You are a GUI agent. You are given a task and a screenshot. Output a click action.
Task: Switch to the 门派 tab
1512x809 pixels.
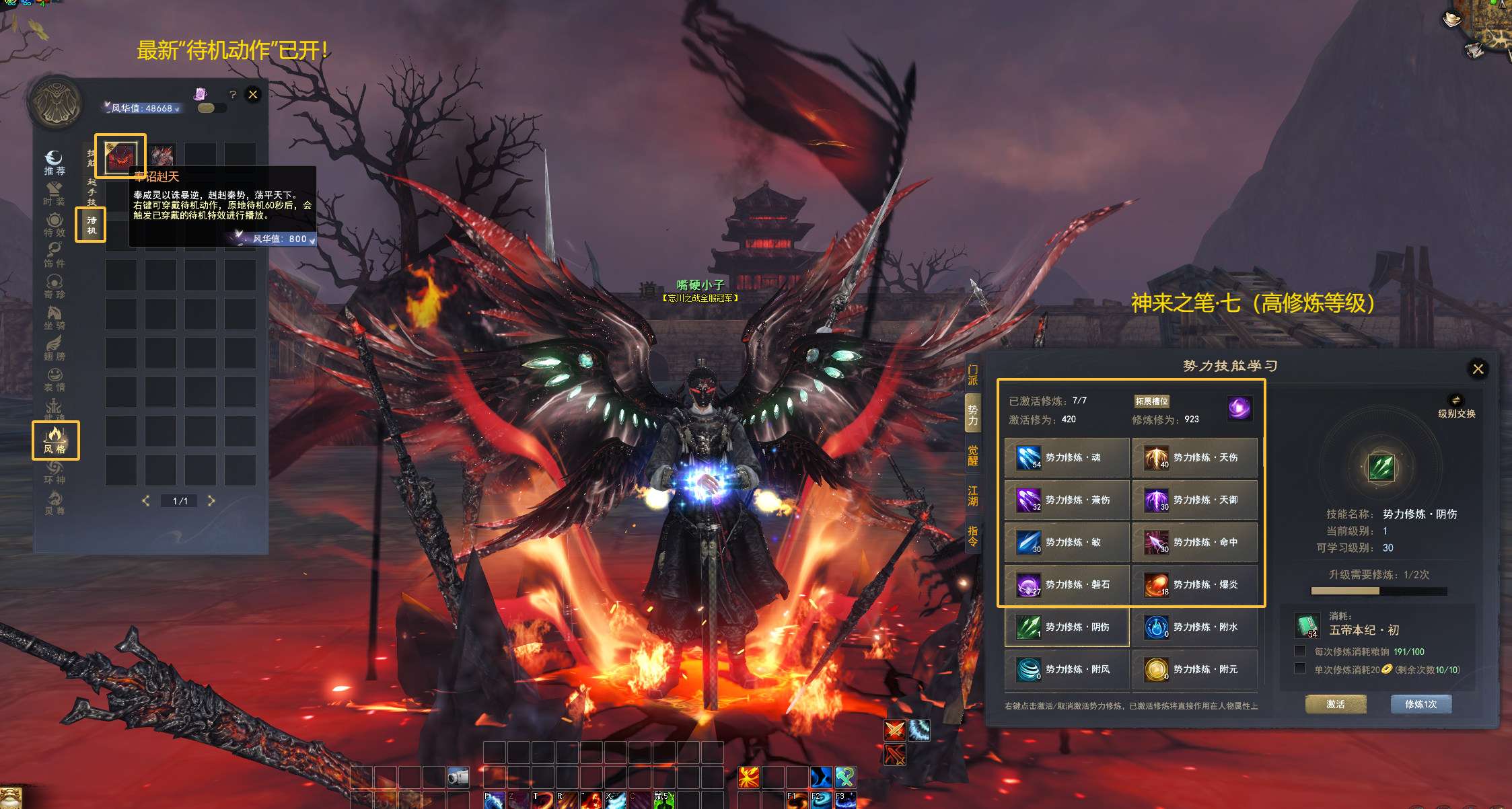(x=972, y=375)
